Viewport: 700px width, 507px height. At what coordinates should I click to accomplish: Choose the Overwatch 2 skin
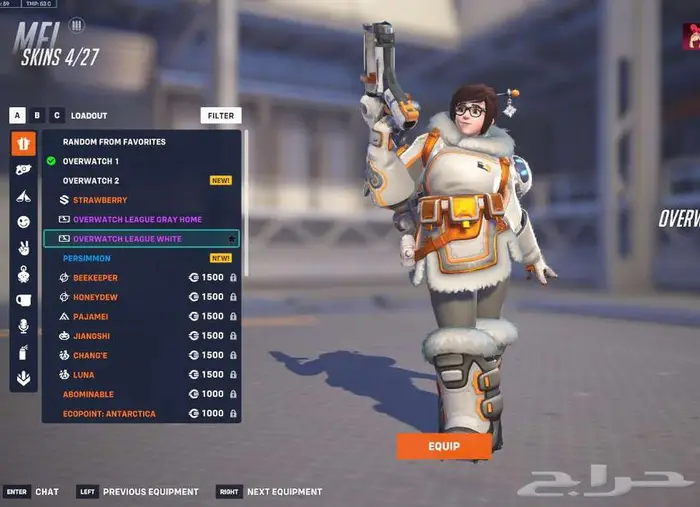(91, 181)
